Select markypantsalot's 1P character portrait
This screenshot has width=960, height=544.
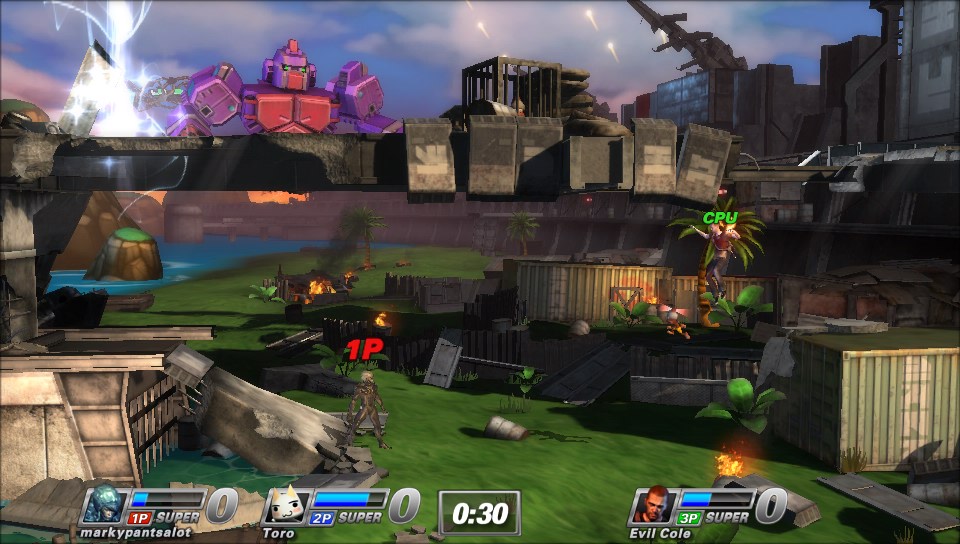pos(103,505)
